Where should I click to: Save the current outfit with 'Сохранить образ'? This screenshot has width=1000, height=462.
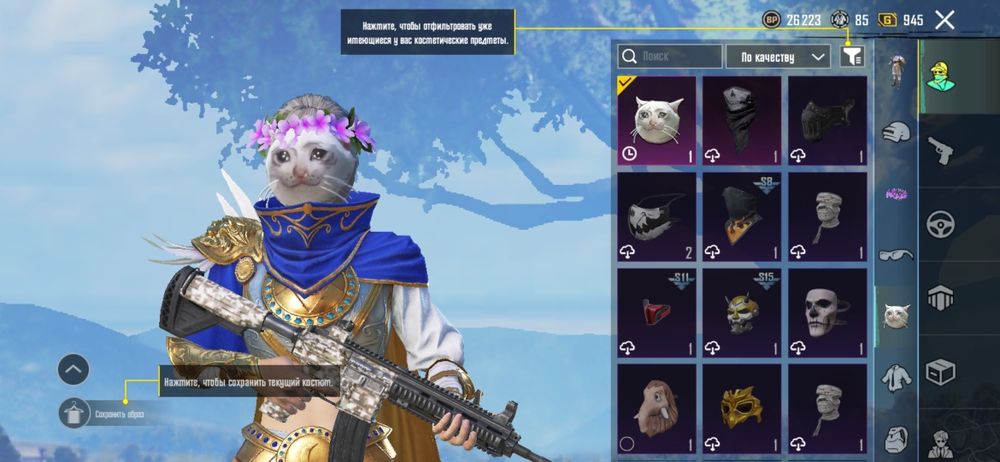pos(76,412)
